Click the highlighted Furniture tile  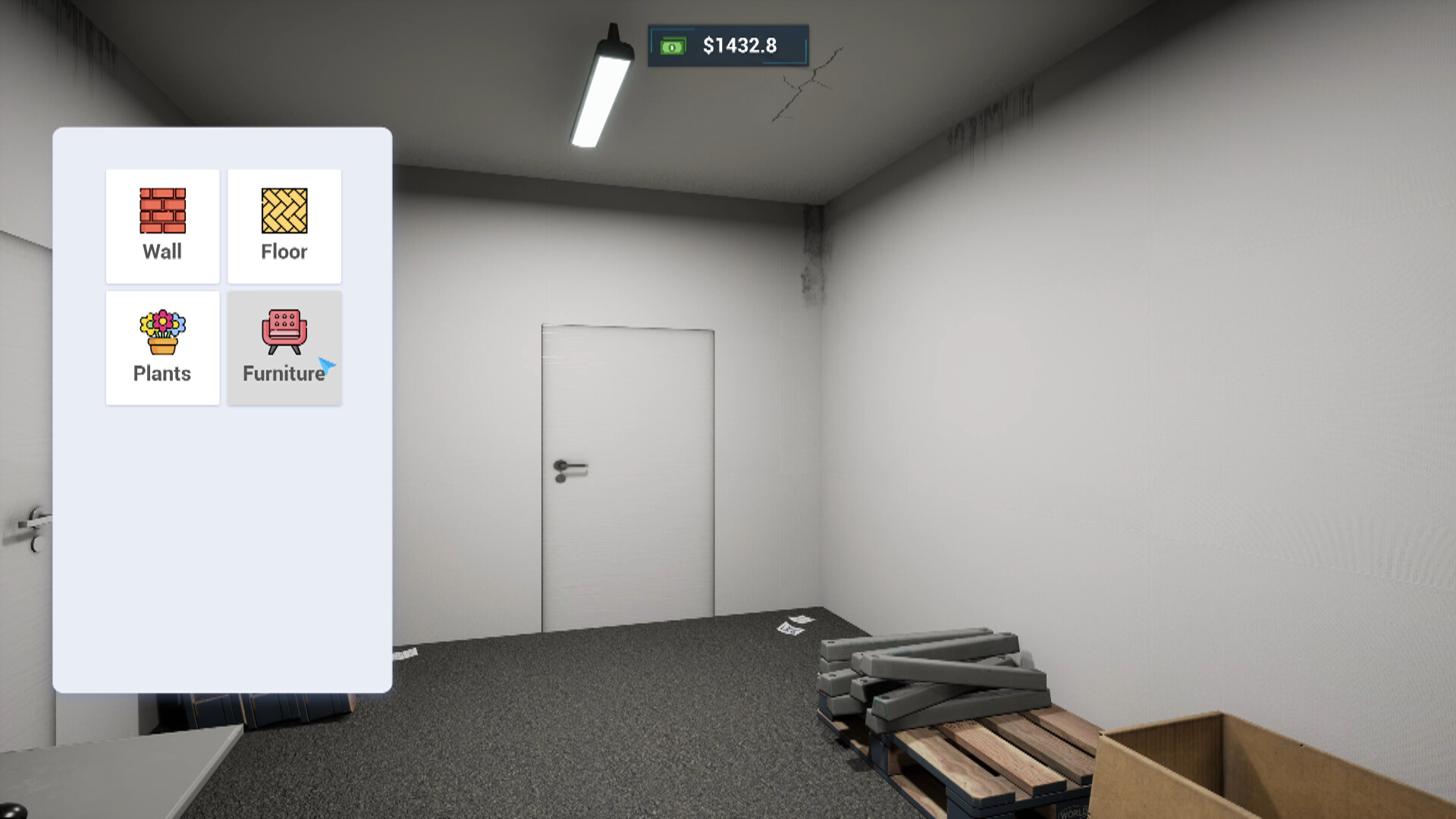click(x=284, y=347)
